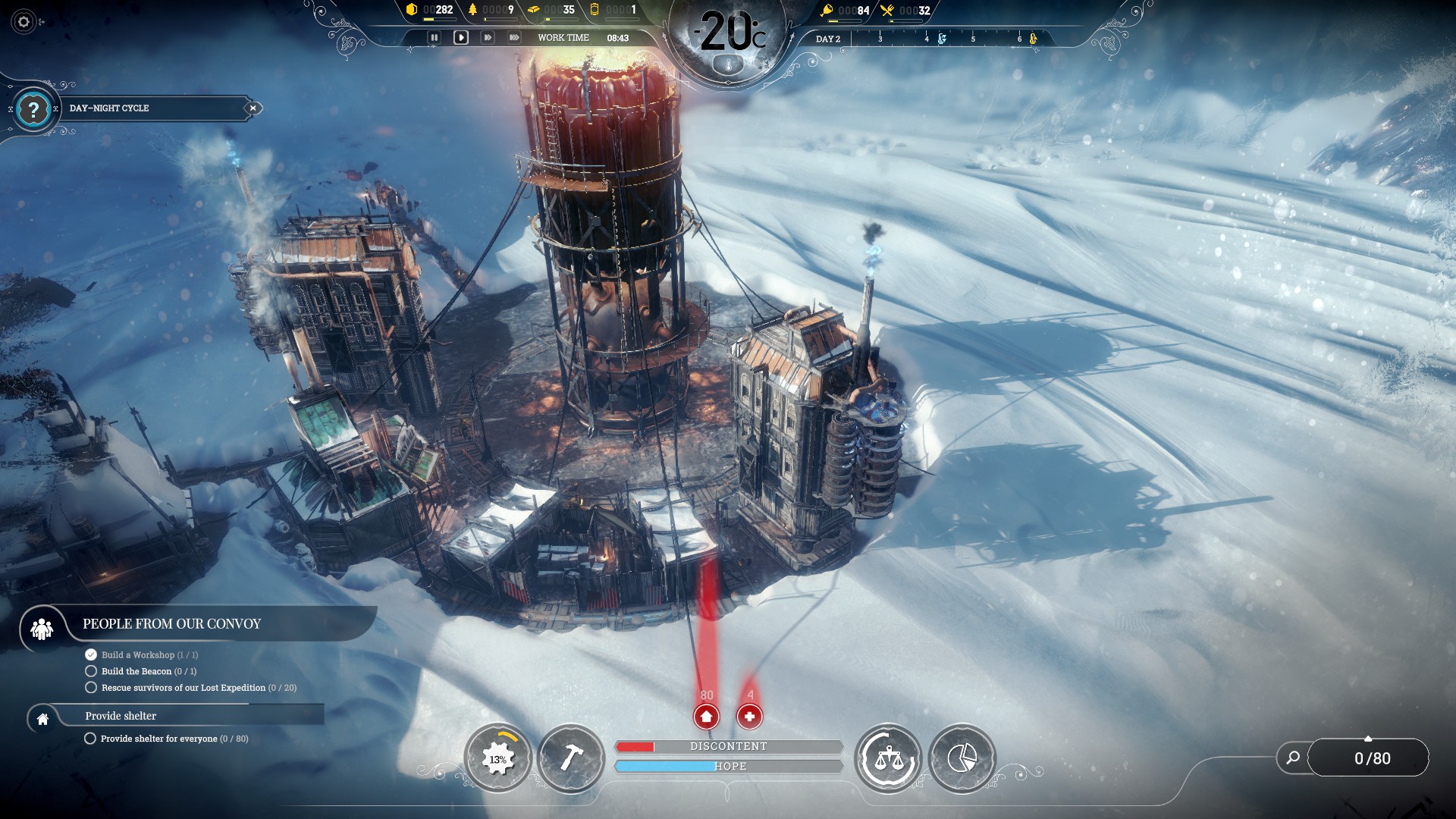Open the economy pie chart overview
This screenshot has width=1456, height=819.
tap(962, 758)
